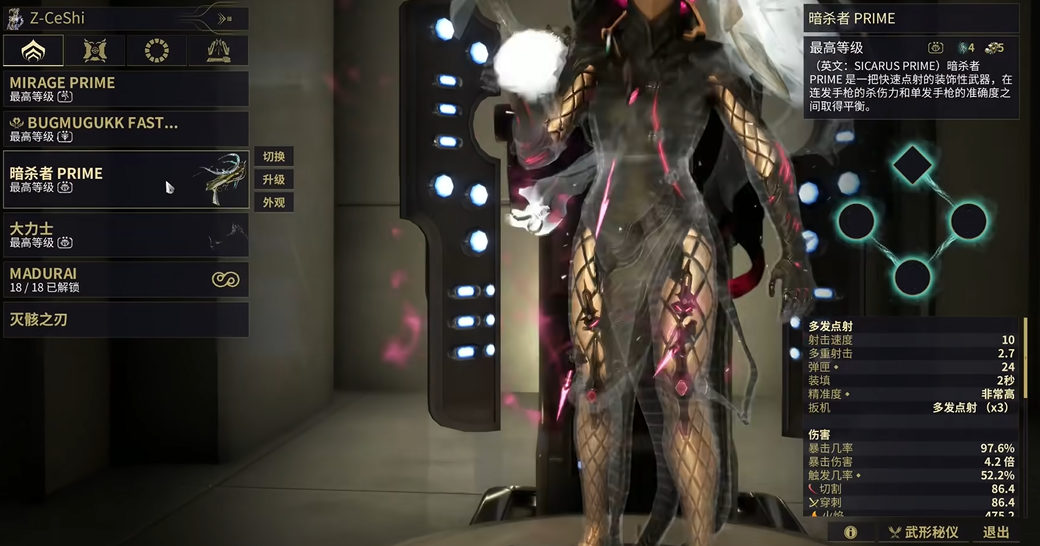Select the MIRAGE PRIME warframe slot

pyautogui.click(x=126, y=88)
